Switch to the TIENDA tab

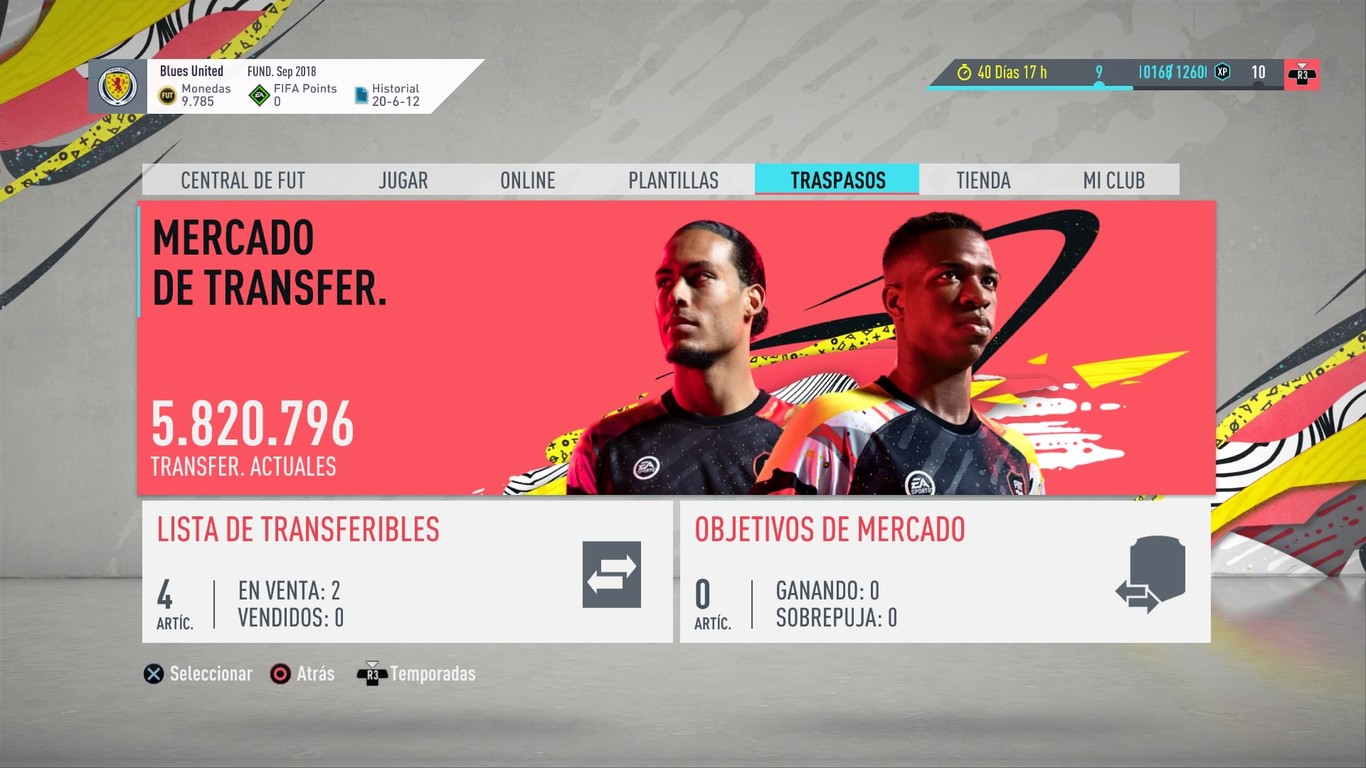(x=983, y=180)
